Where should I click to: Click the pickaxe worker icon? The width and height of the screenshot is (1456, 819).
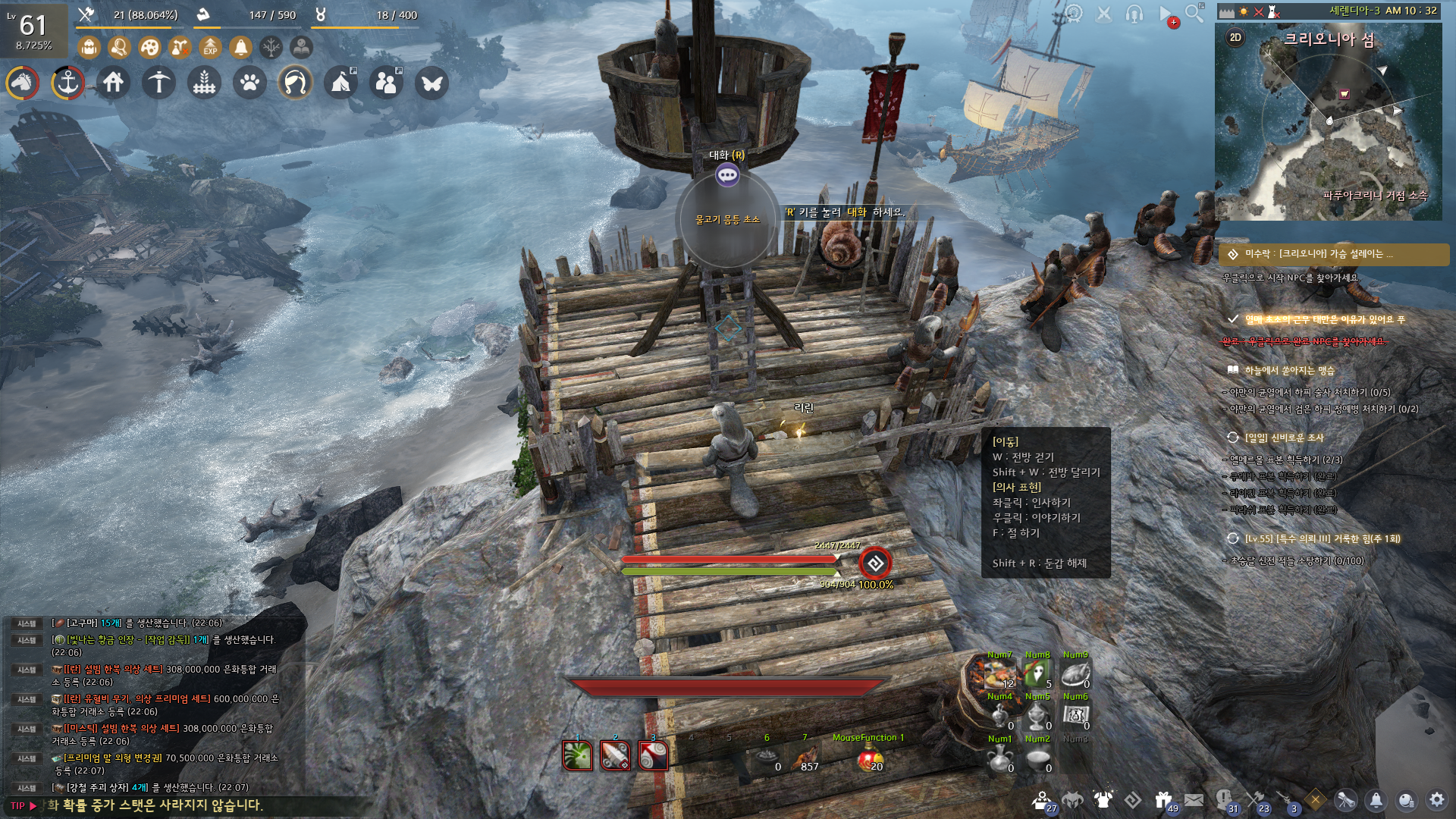(x=159, y=83)
